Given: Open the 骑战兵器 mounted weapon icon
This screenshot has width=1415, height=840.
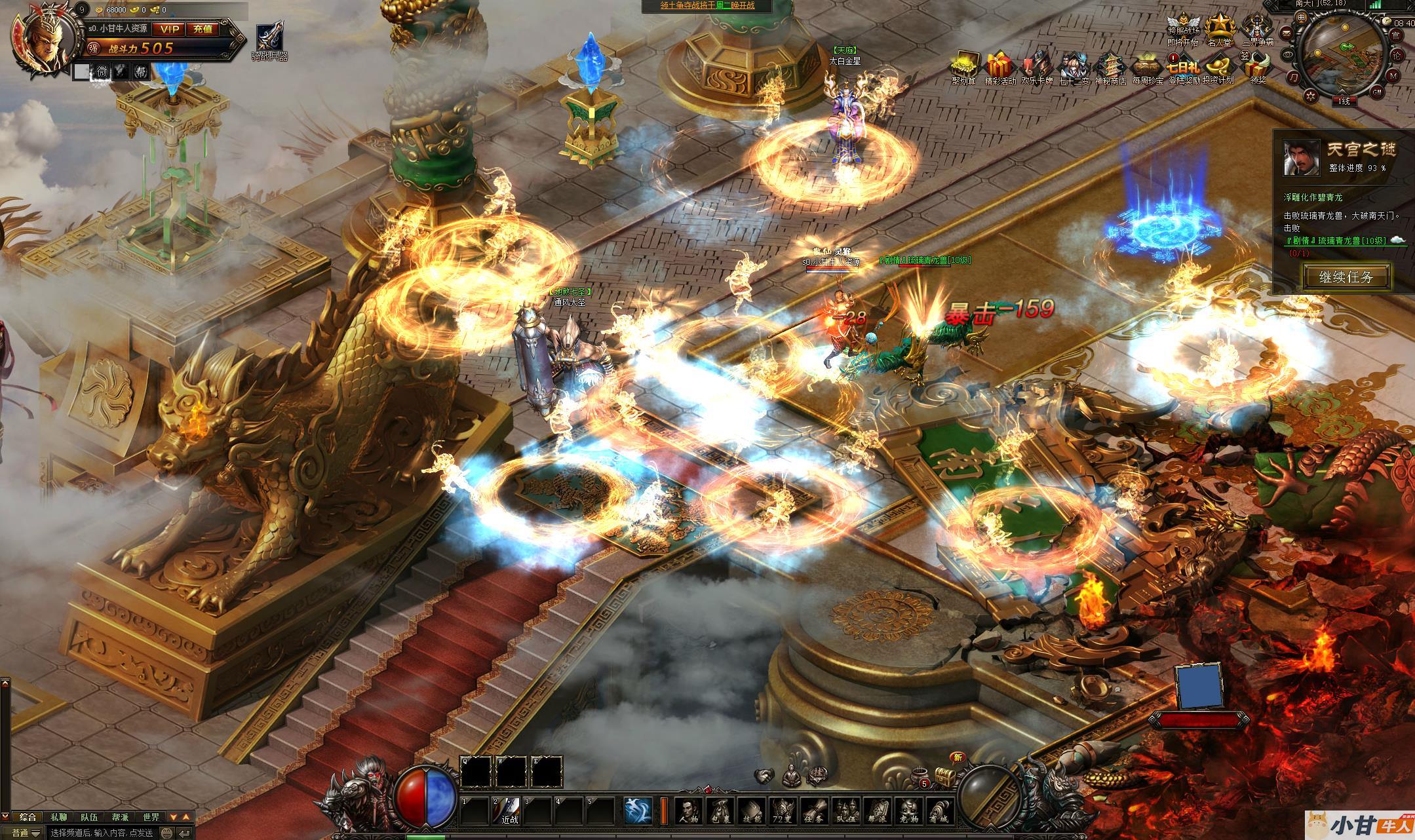Looking at the screenshot, I should coord(269,42).
